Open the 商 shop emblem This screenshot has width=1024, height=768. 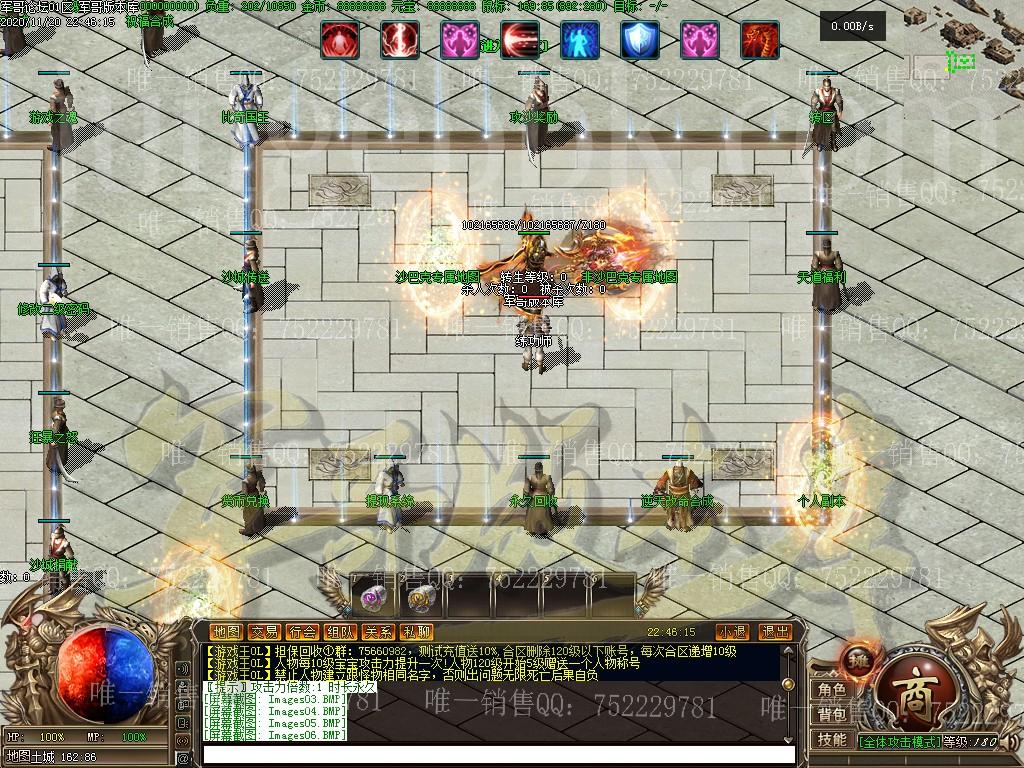pyautogui.click(x=906, y=692)
